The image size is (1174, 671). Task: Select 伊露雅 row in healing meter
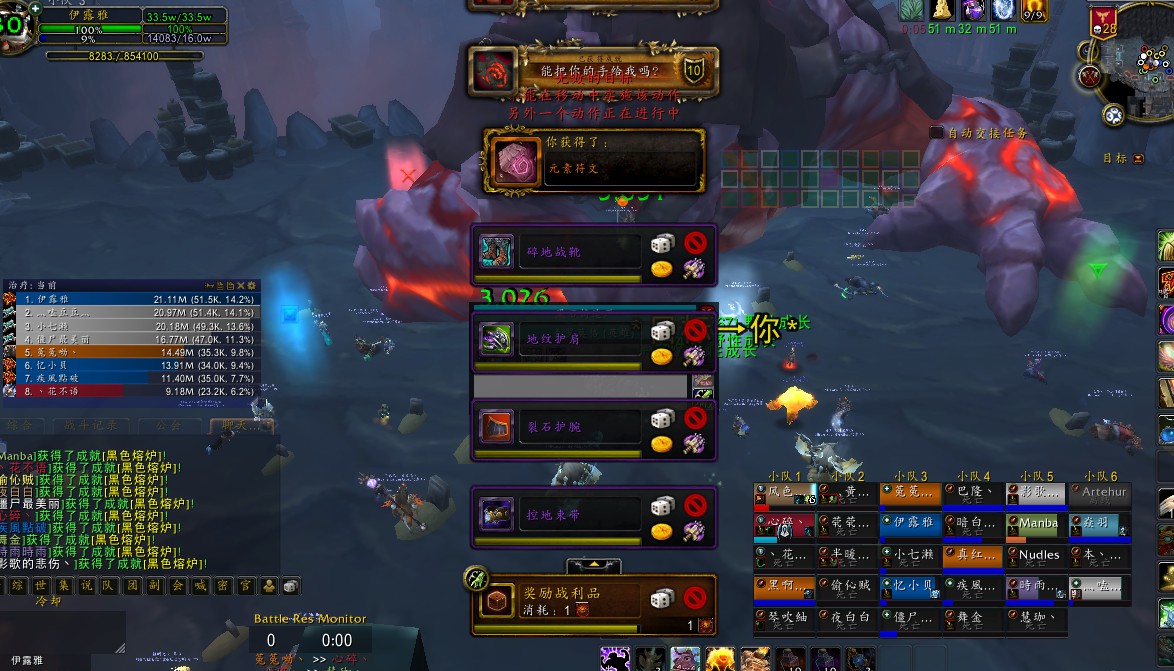(x=130, y=299)
